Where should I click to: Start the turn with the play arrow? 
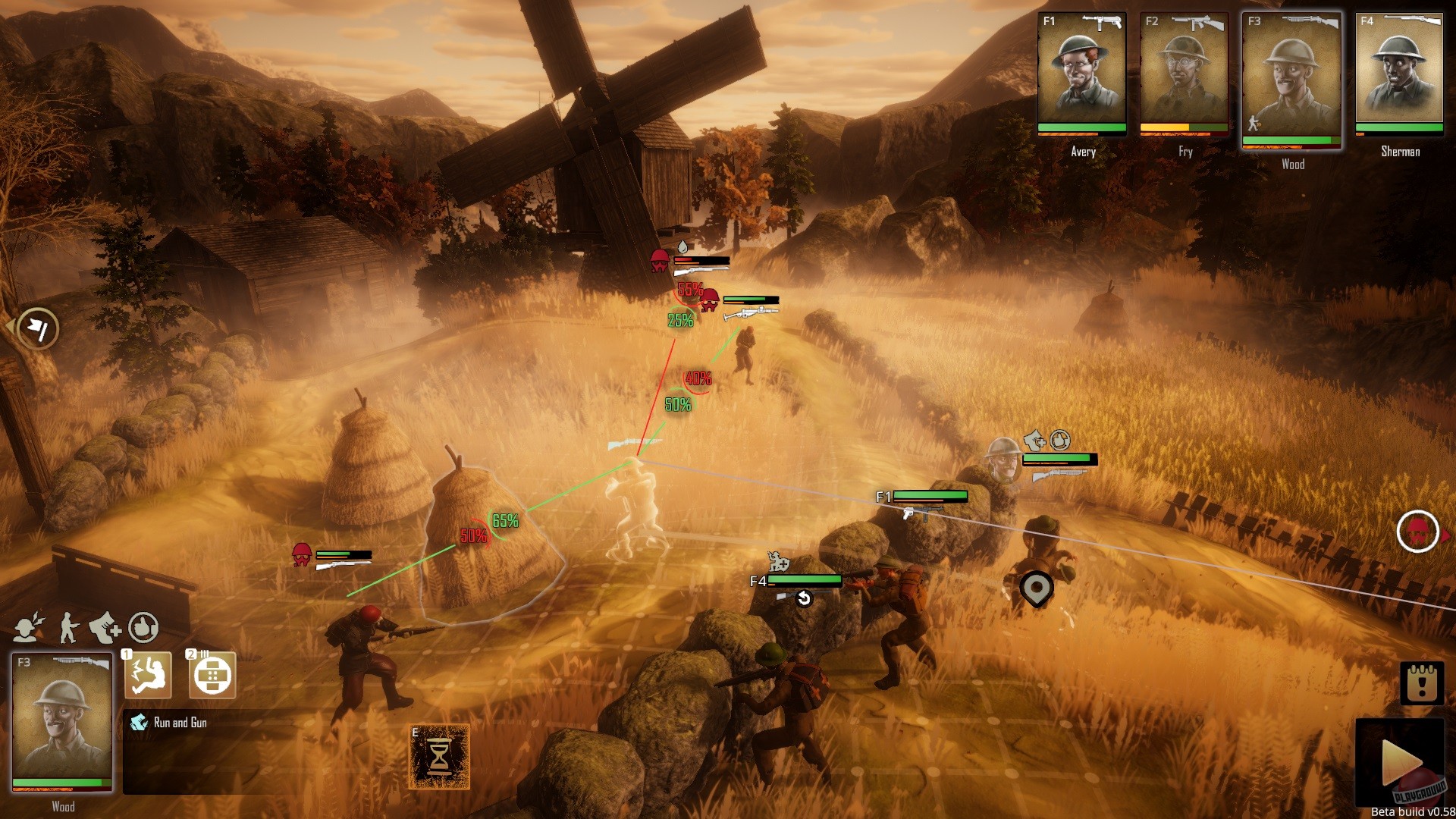[1400, 761]
